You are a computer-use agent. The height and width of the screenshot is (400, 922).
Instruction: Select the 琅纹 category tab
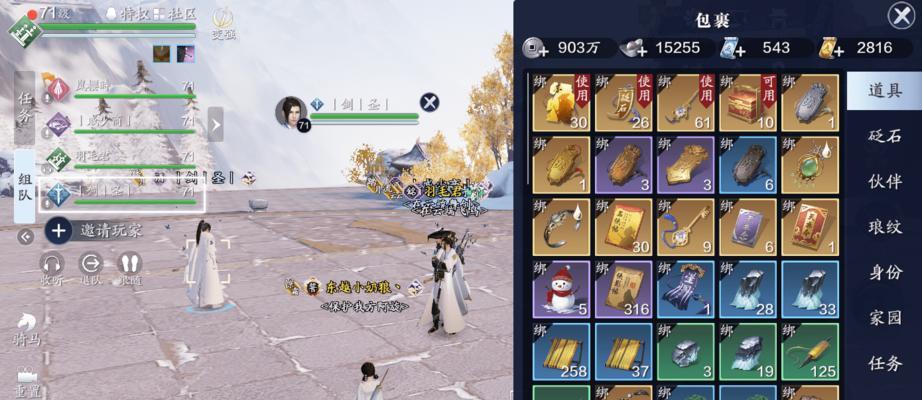884,227
